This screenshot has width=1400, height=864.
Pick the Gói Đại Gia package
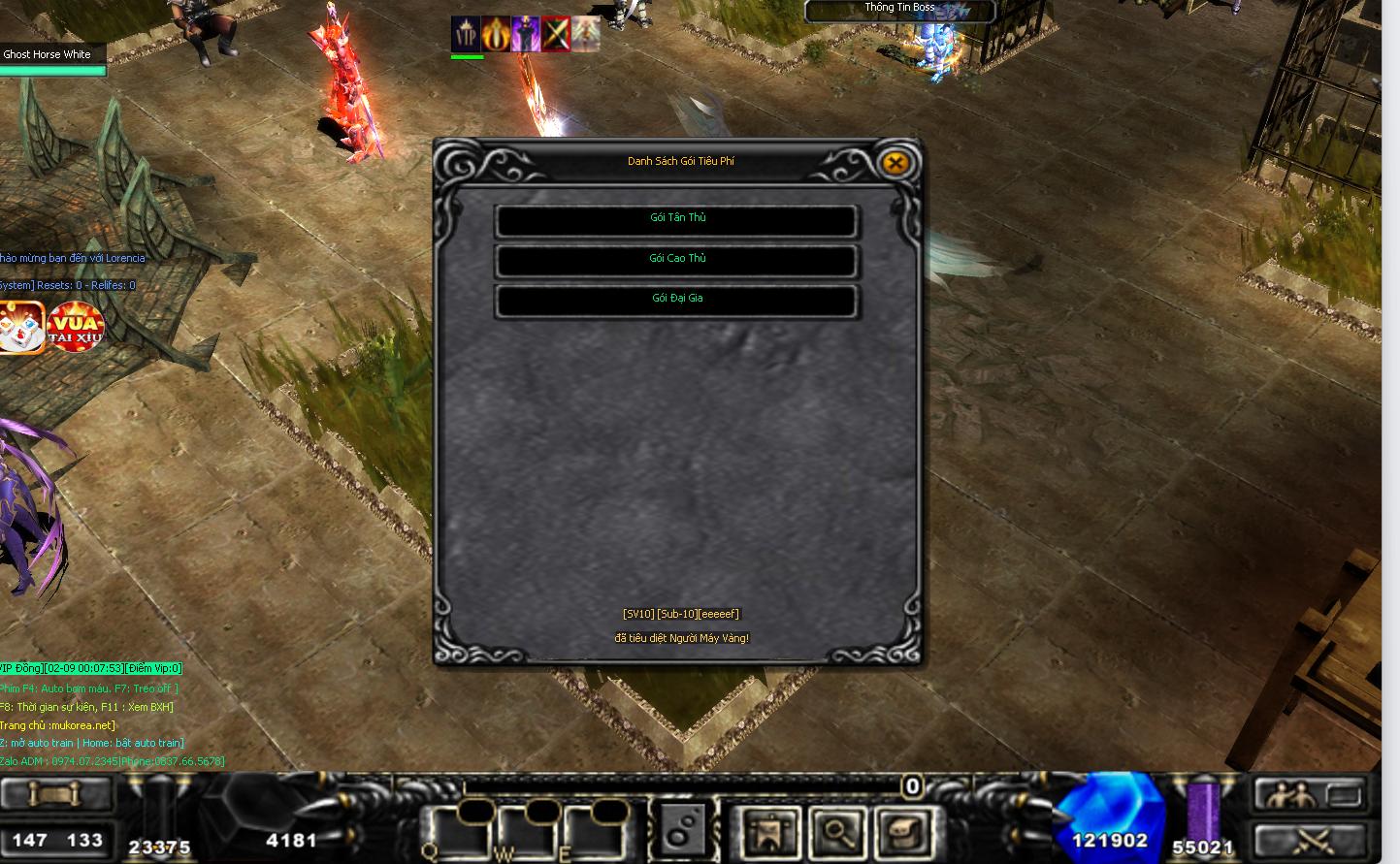click(677, 301)
